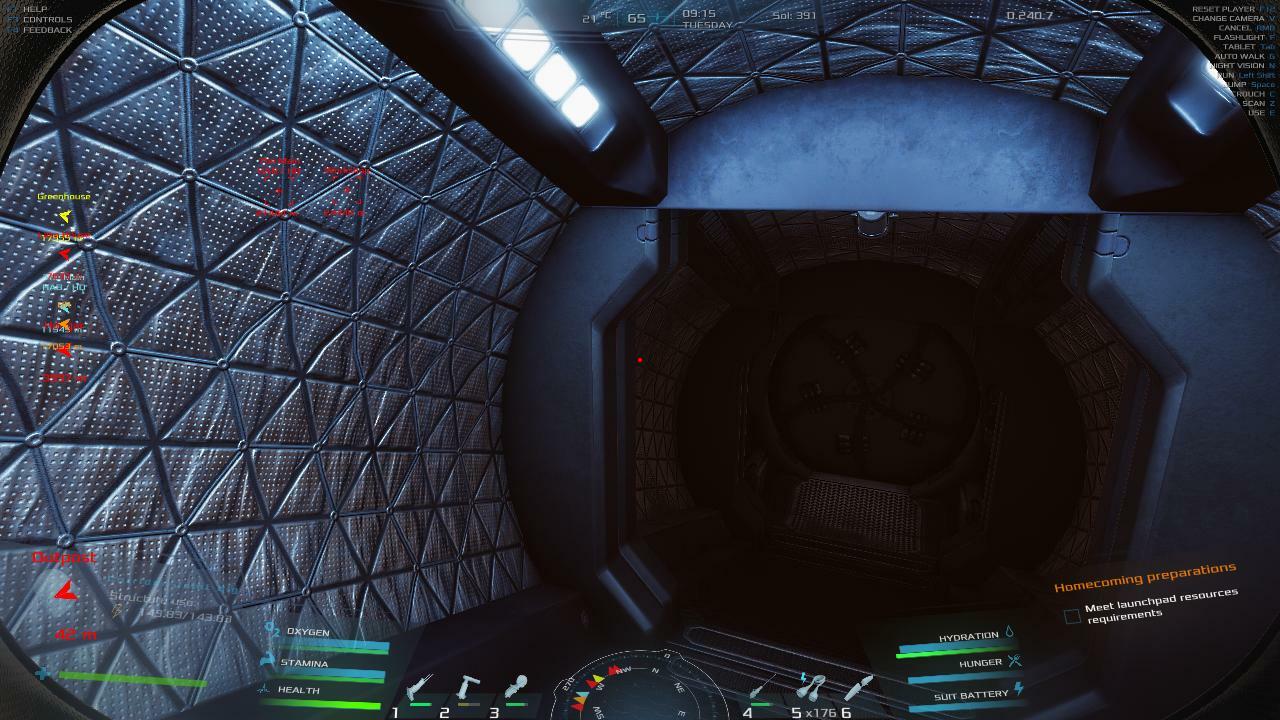Choose the handheld scanner tool in slot 3
This screenshot has height=720, width=1280.
click(516, 688)
